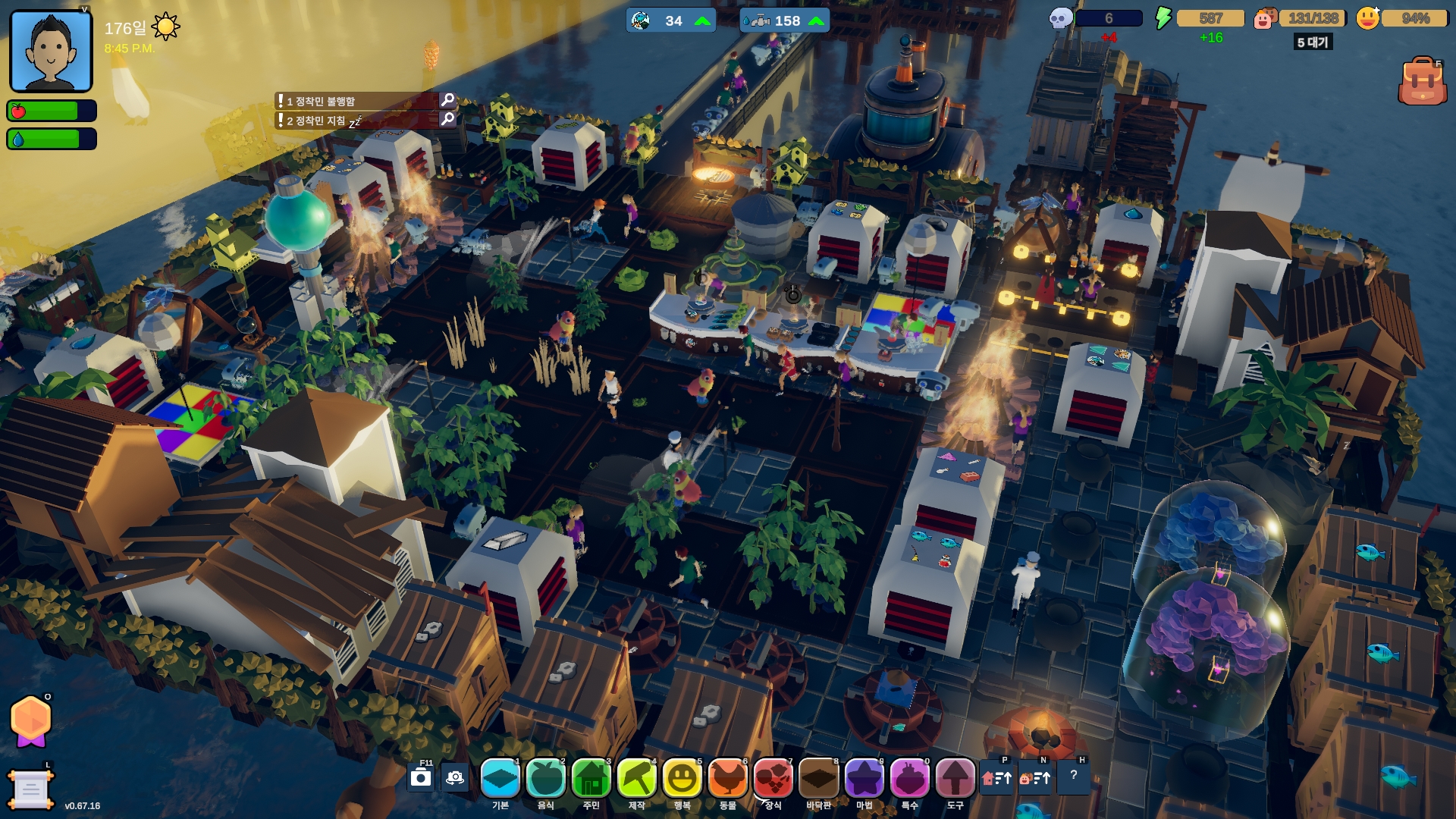1456x819 pixels.
Task: Select the 동물 animals category
Action: pos(728,779)
